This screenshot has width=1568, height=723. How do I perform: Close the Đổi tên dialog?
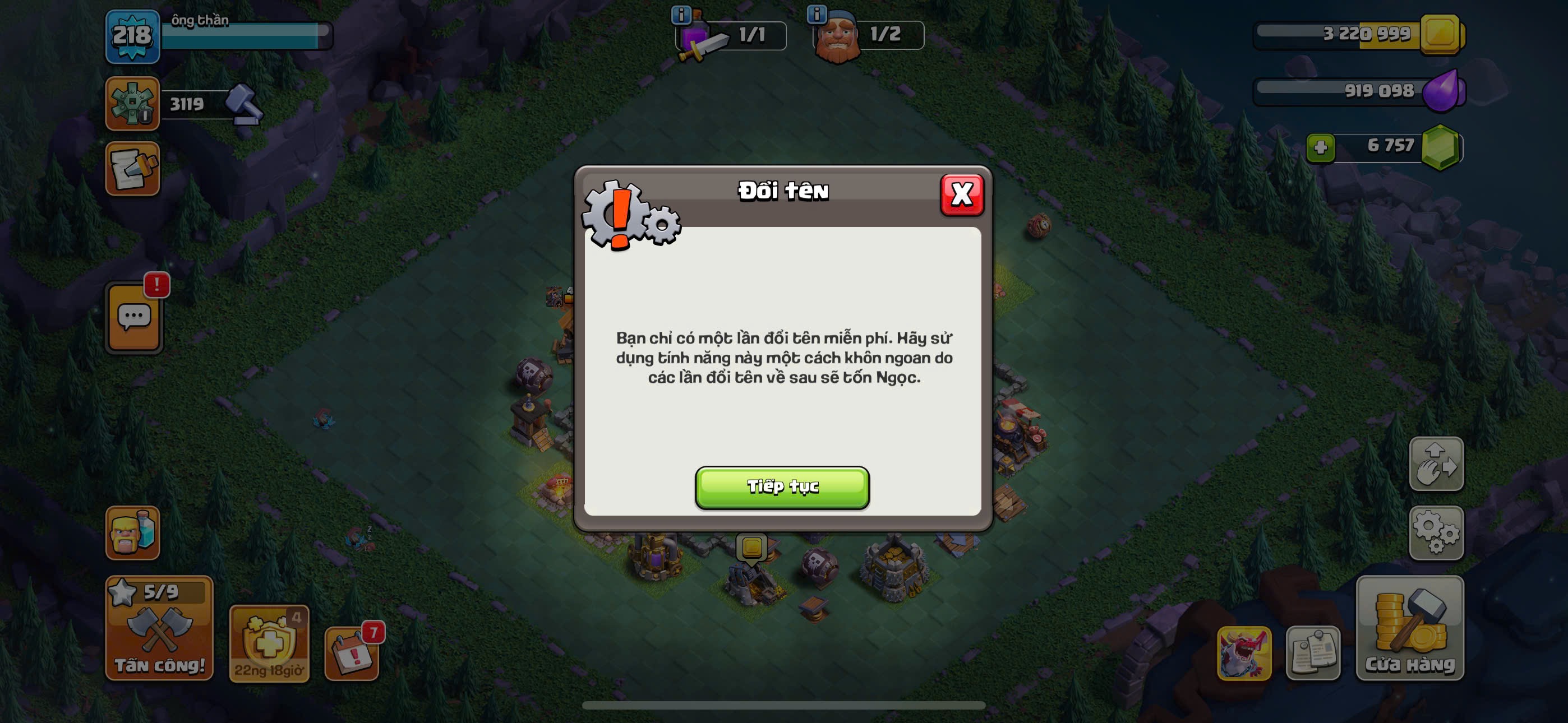961,194
